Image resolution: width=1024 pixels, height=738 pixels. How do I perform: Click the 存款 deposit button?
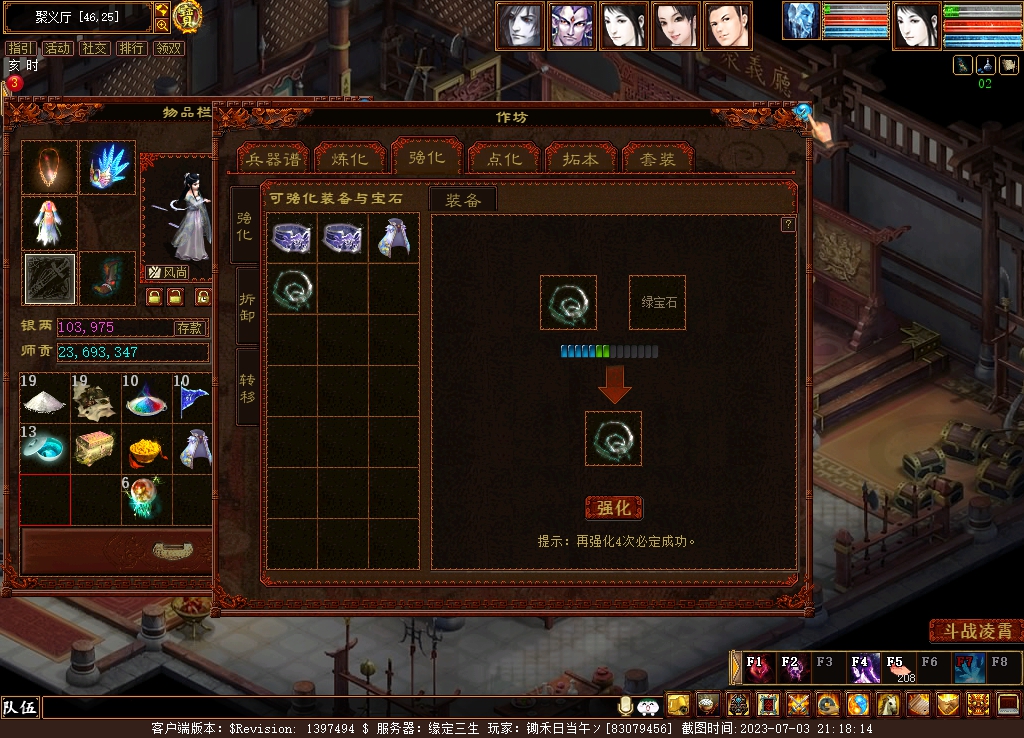click(x=190, y=327)
